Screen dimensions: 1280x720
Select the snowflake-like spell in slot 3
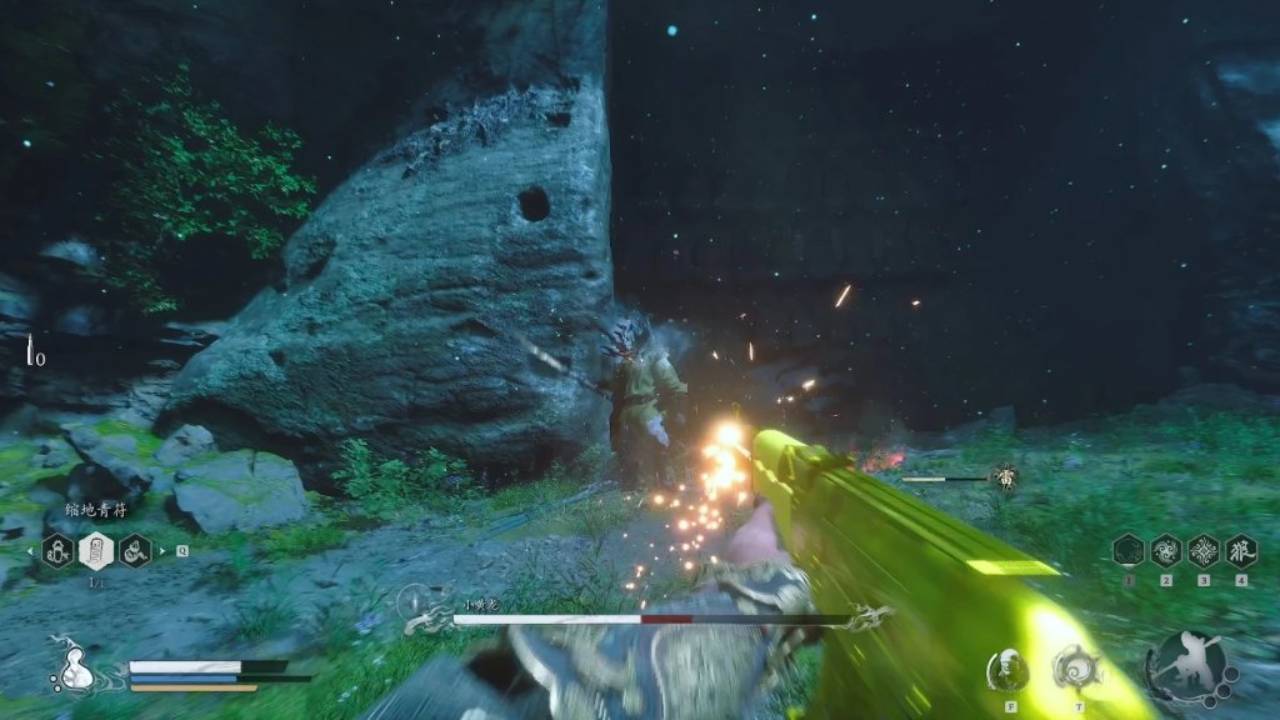point(1203,550)
